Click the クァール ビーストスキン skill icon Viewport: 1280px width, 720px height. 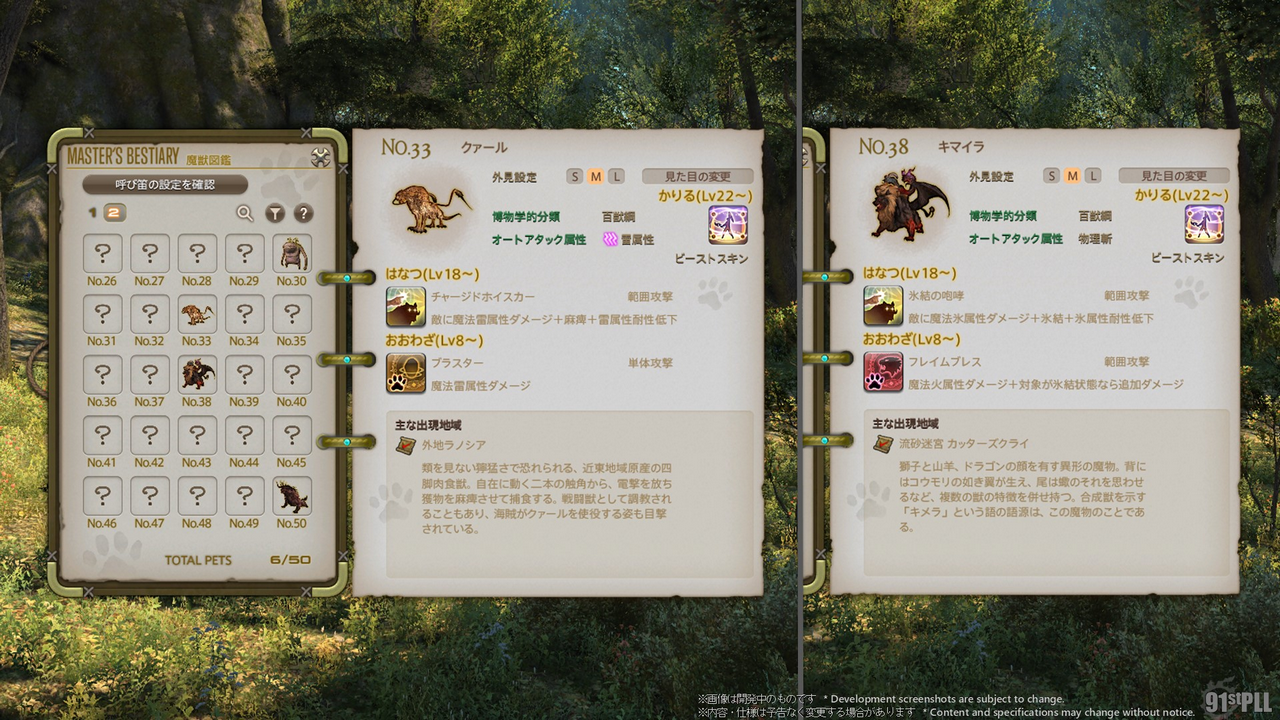727,225
